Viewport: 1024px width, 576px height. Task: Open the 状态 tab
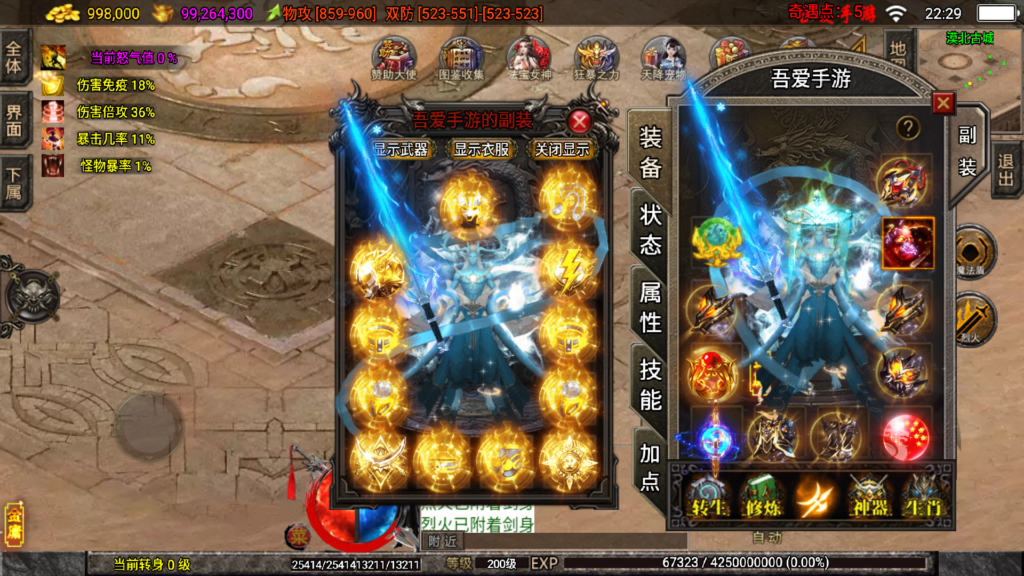point(650,230)
